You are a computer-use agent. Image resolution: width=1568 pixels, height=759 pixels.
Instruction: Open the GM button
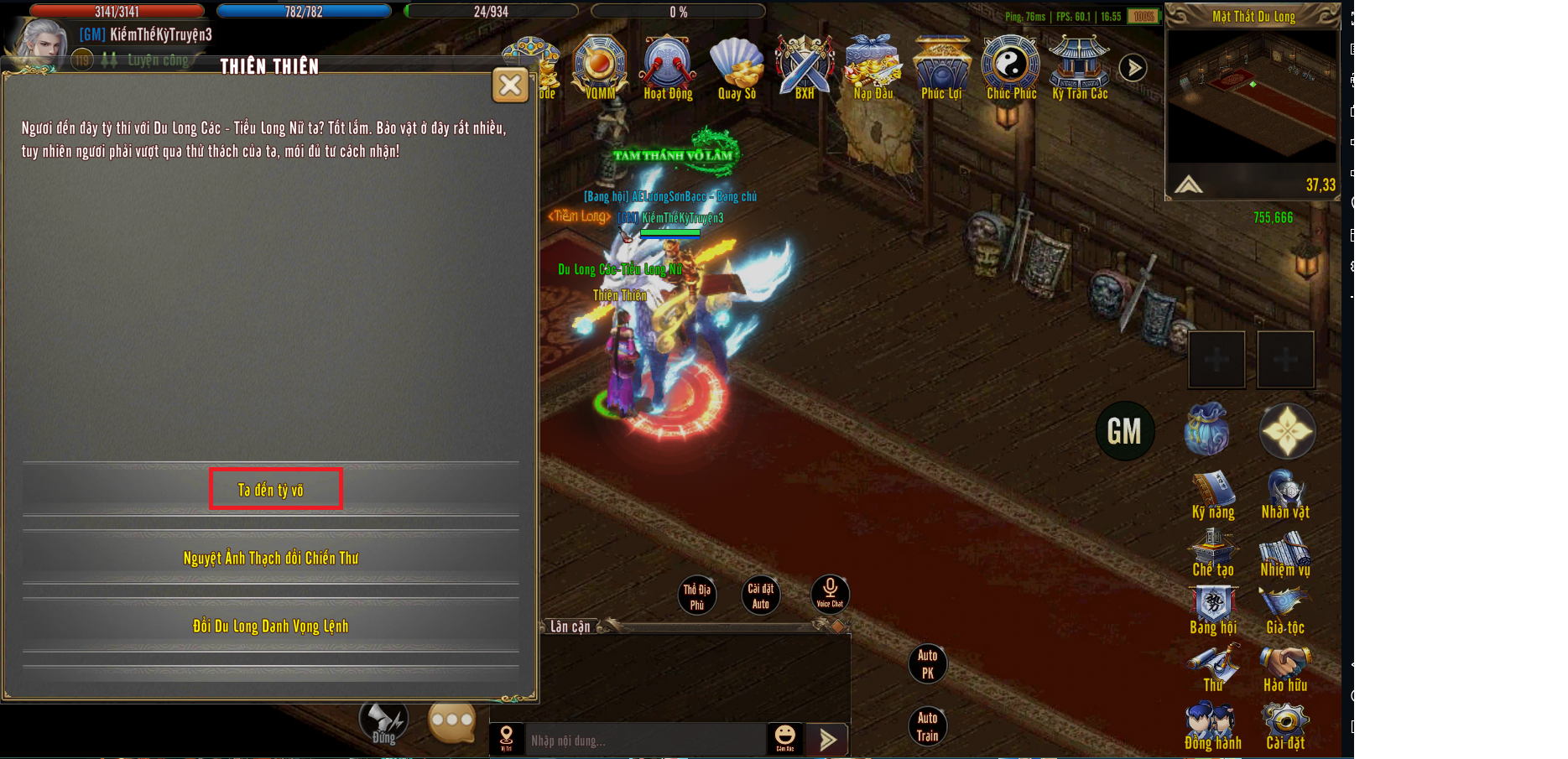pyautogui.click(x=1124, y=431)
